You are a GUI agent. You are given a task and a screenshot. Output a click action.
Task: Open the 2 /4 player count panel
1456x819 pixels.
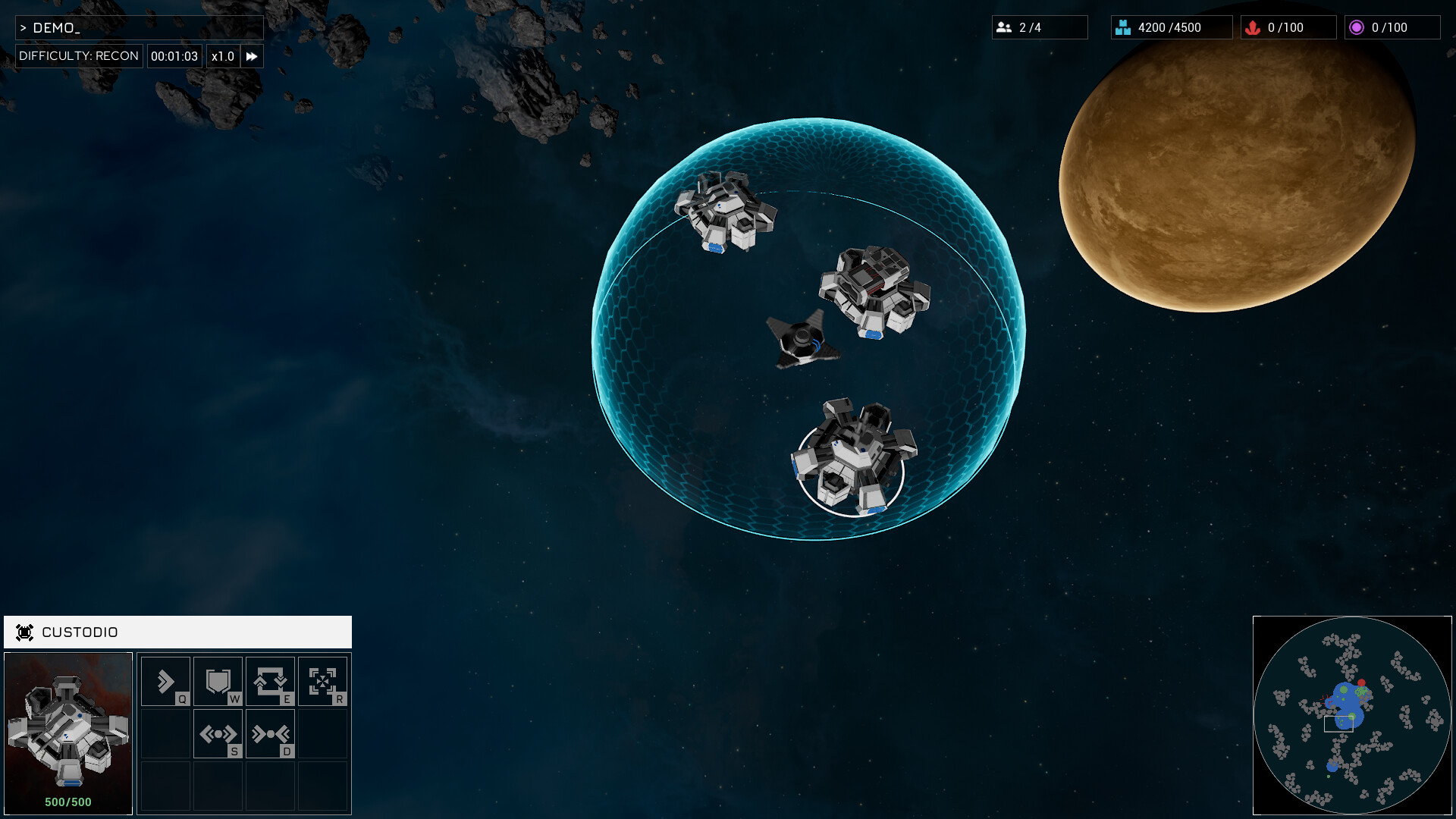point(1040,27)
